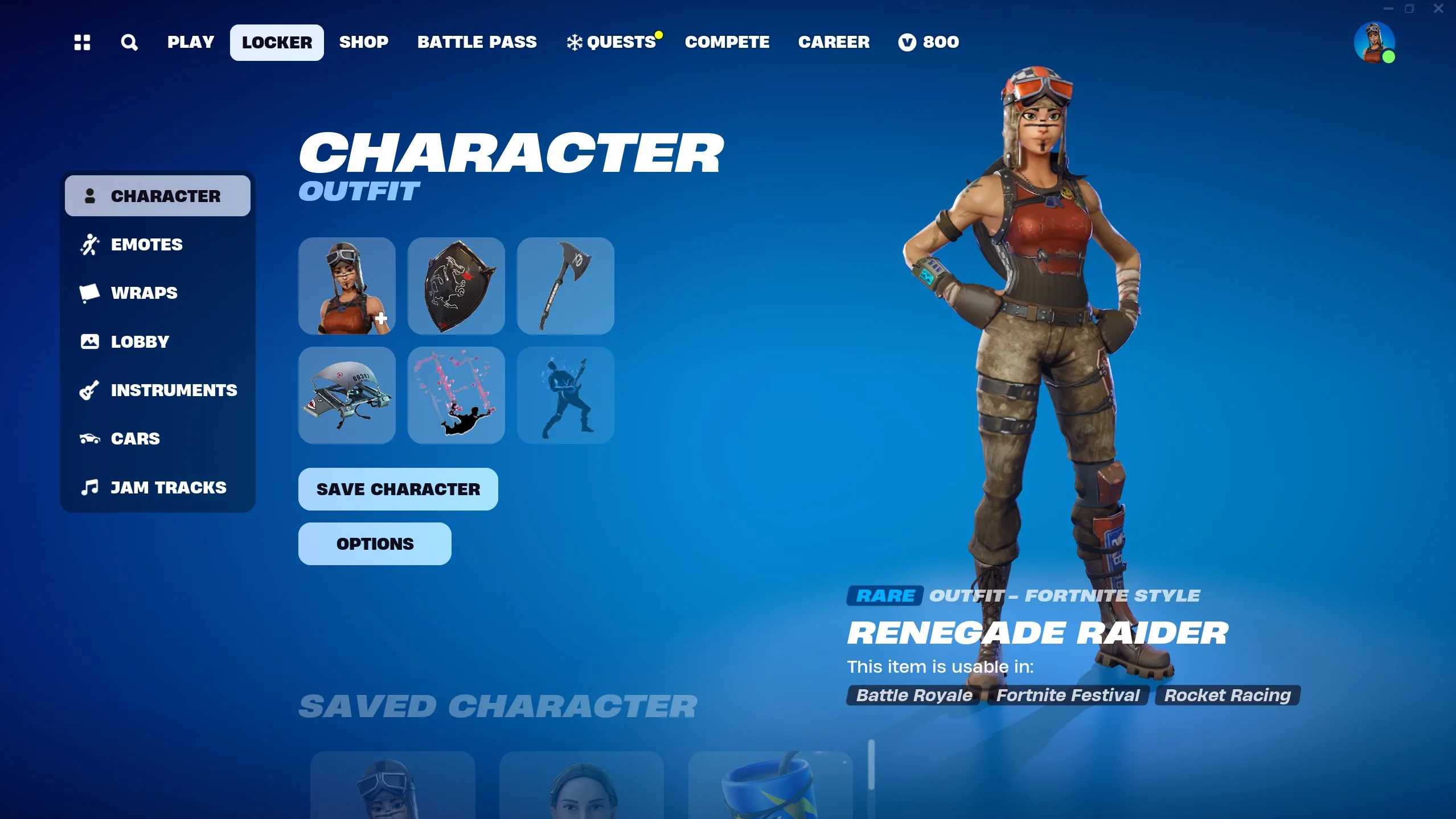The height and width of the screenshot is (819, 1456).
Task: Open the search magnifier
Action: click(129, 42)
